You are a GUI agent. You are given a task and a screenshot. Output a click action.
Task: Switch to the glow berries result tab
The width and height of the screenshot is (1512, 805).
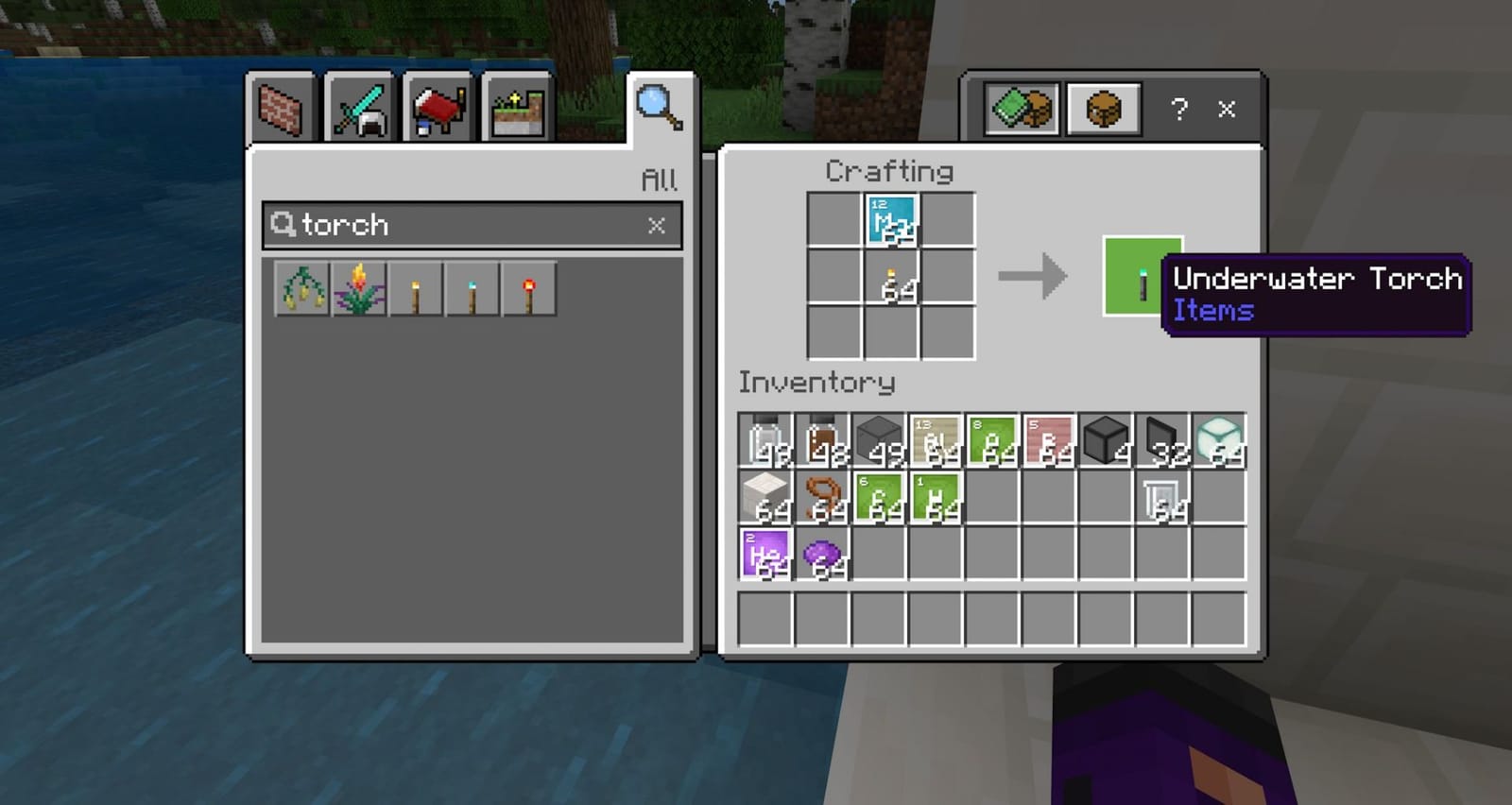(x=301, y=288)
